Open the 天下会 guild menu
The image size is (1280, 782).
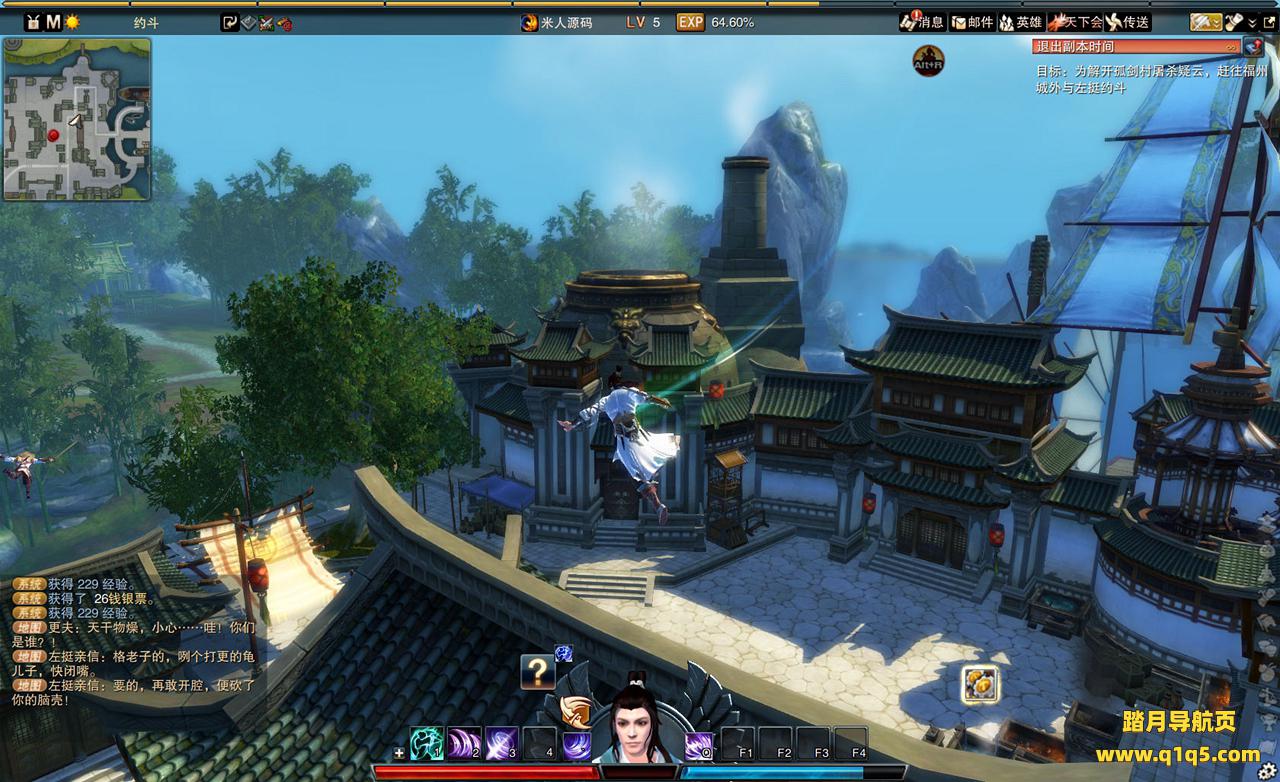tap(1074, 22)
